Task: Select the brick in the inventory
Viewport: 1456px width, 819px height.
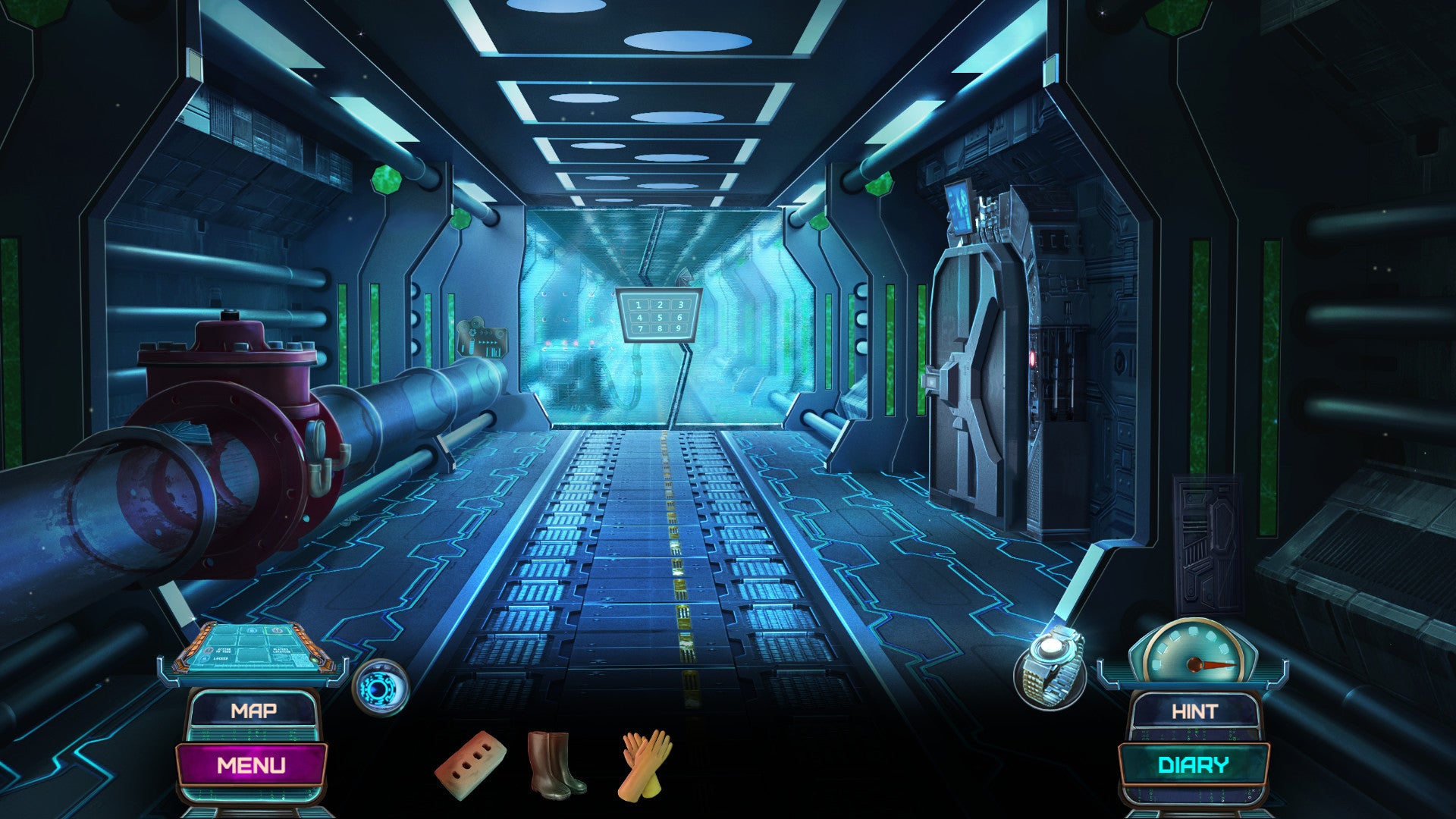Action: pos(470,764)
